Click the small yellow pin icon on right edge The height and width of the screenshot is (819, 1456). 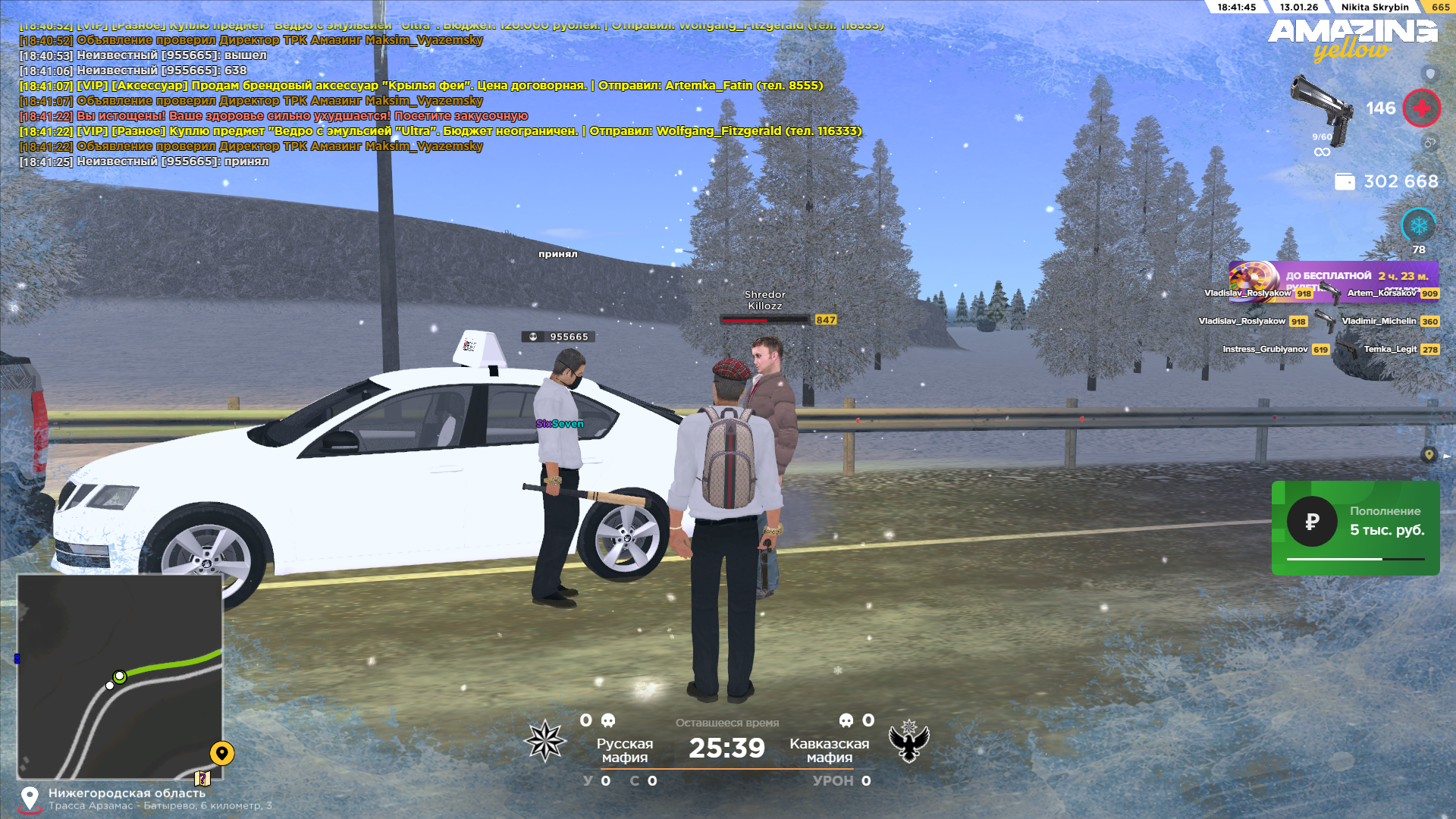1429,454
